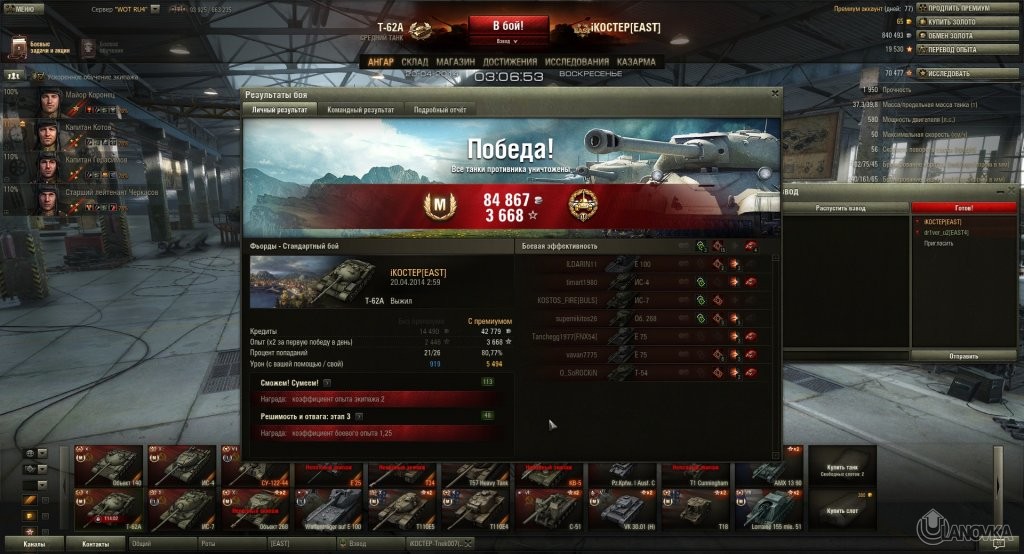Viewport: 1024px width, 554px height.
Task: Open the 'Контакты' panel
Action: (x=96, y=543)
